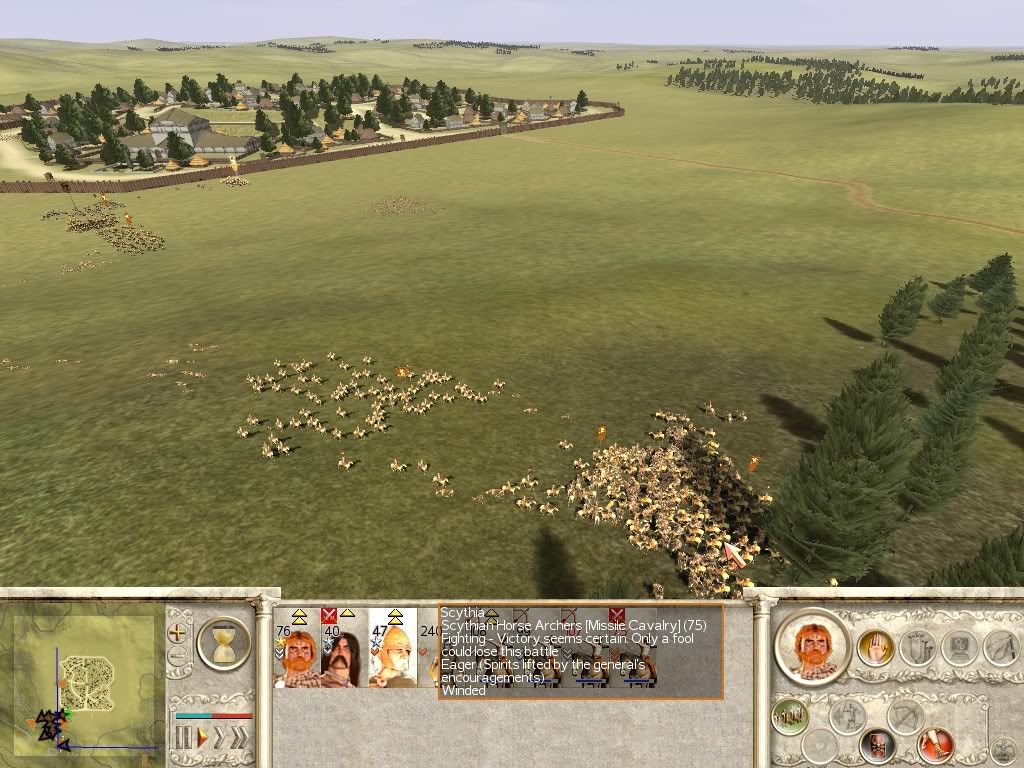
Task: Toggle the running foot sandal button
Action: pyautogui.click(x=936, y=745)
